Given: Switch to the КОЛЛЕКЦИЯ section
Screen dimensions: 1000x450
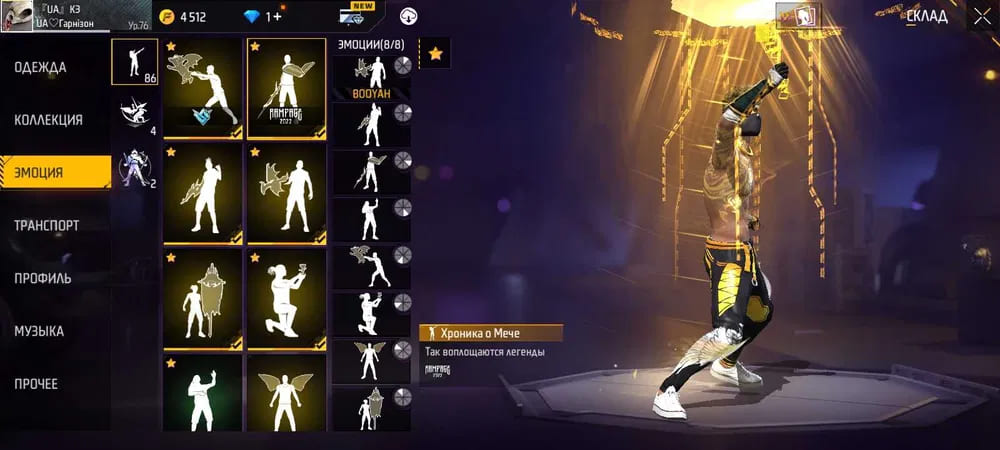Looking at the screenshot, I should pos(48,120).
